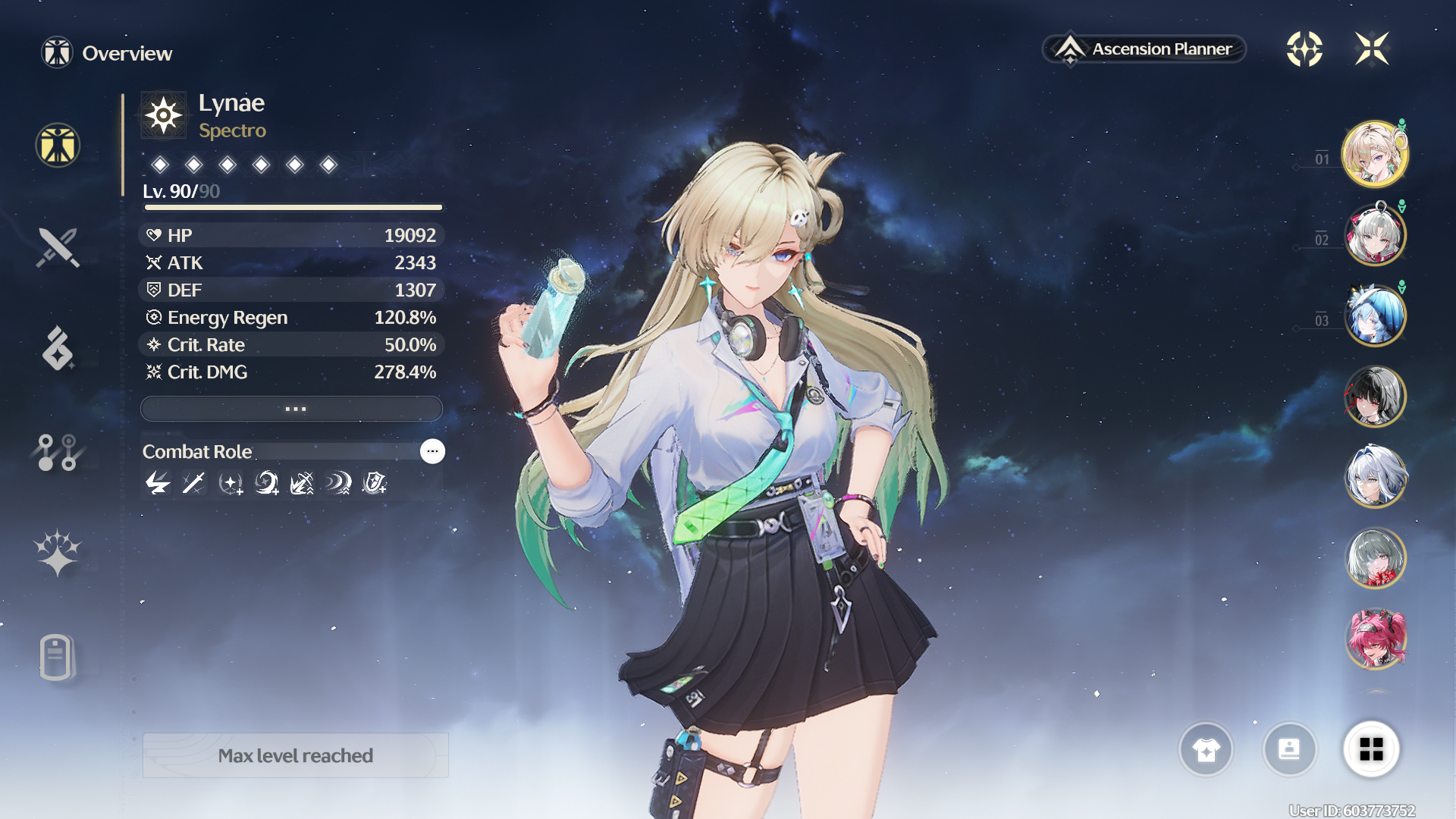This screenshot has width=1456, height=819.
Task: Open the Forte skill tree tab
Action: 58,452
